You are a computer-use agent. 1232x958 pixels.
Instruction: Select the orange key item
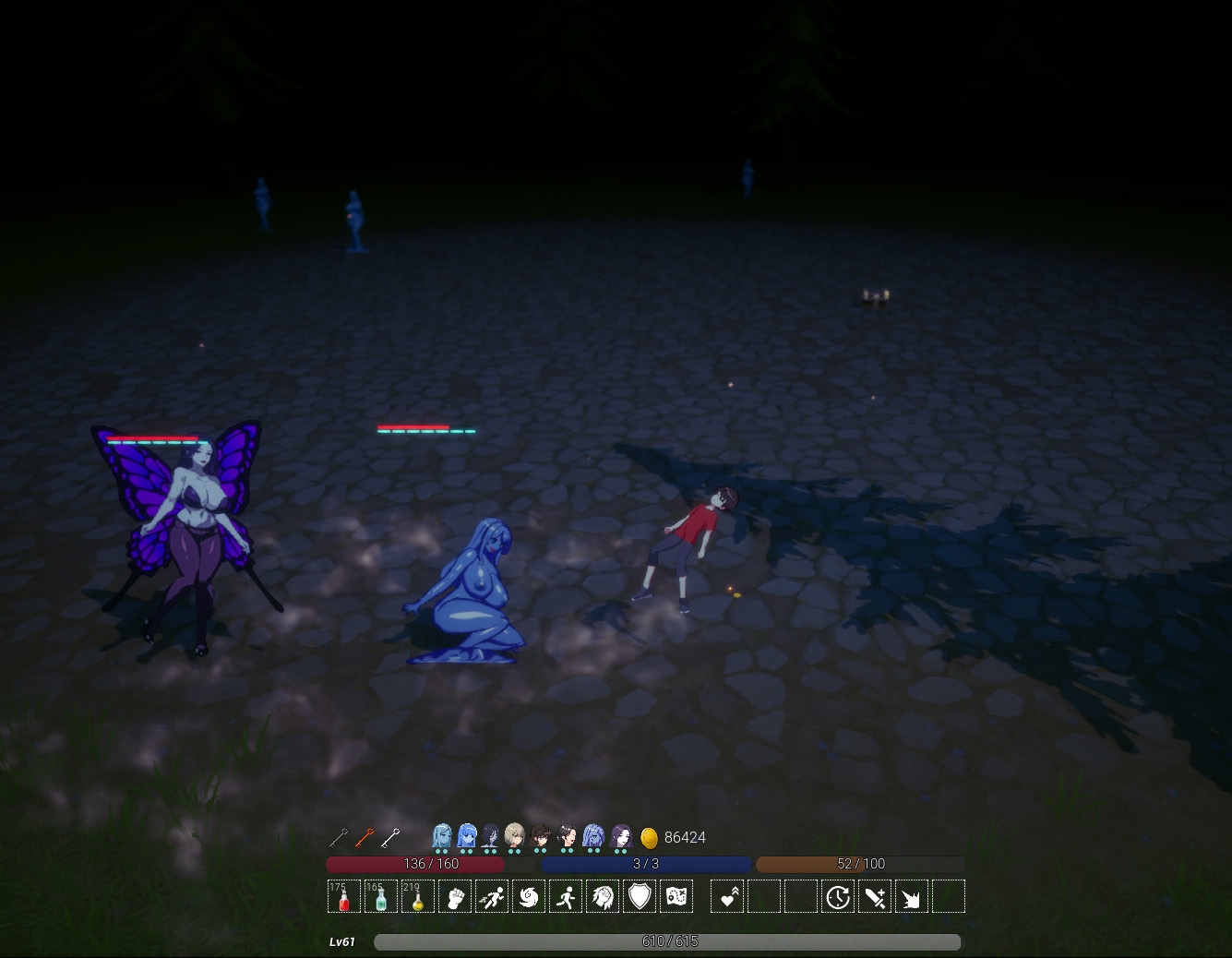pyautogui.click(x=365, y=837)
